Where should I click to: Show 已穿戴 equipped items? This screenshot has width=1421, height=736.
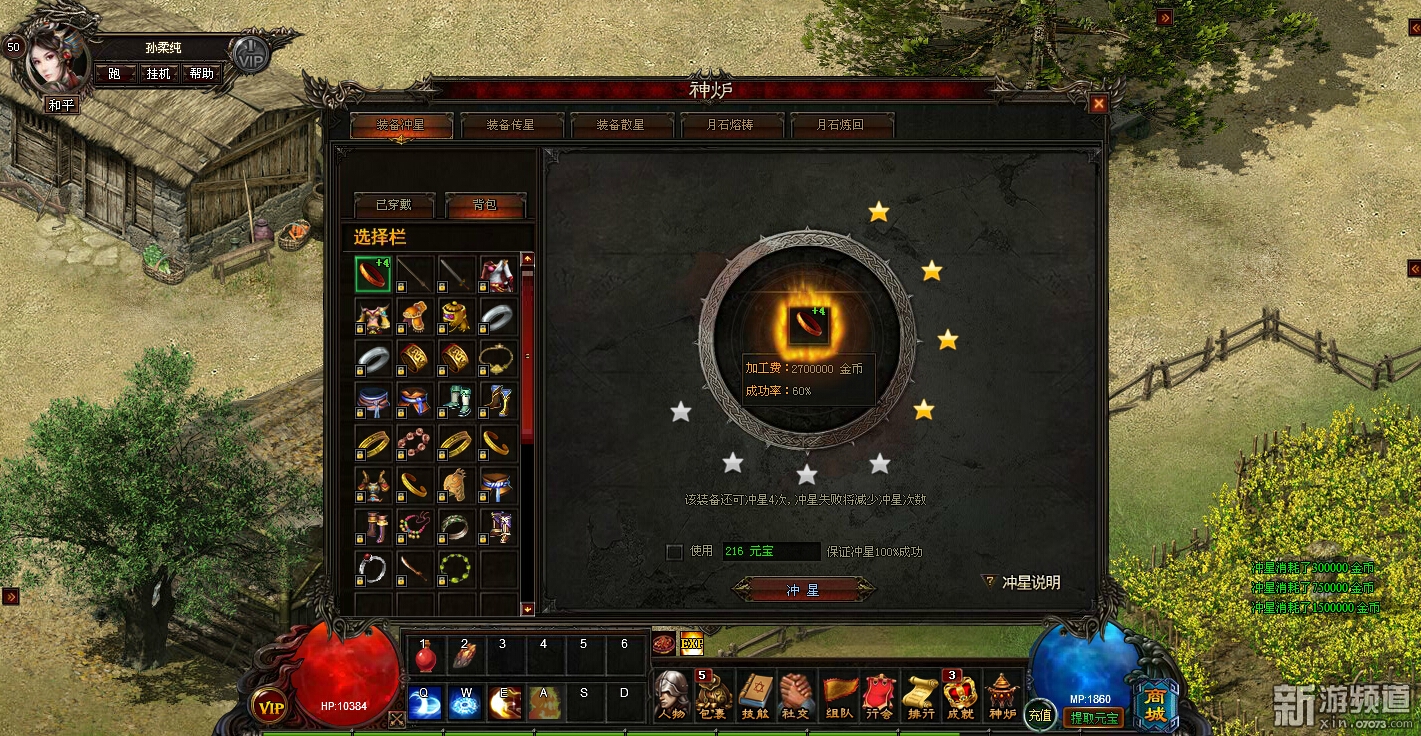point(393,205)
